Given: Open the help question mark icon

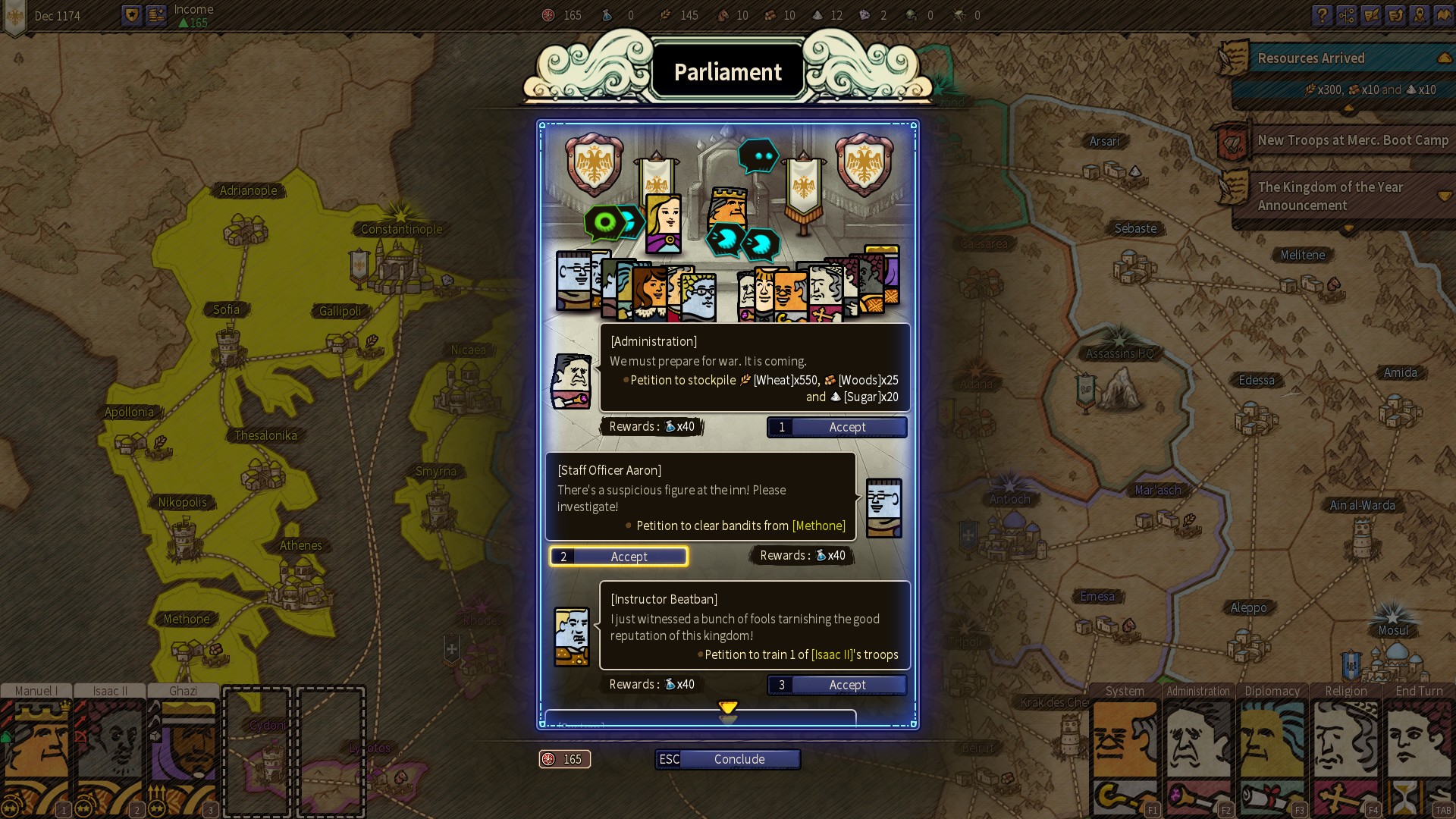Looking at the screenshot, I should pyautogui.click(x=1323, y=15).
